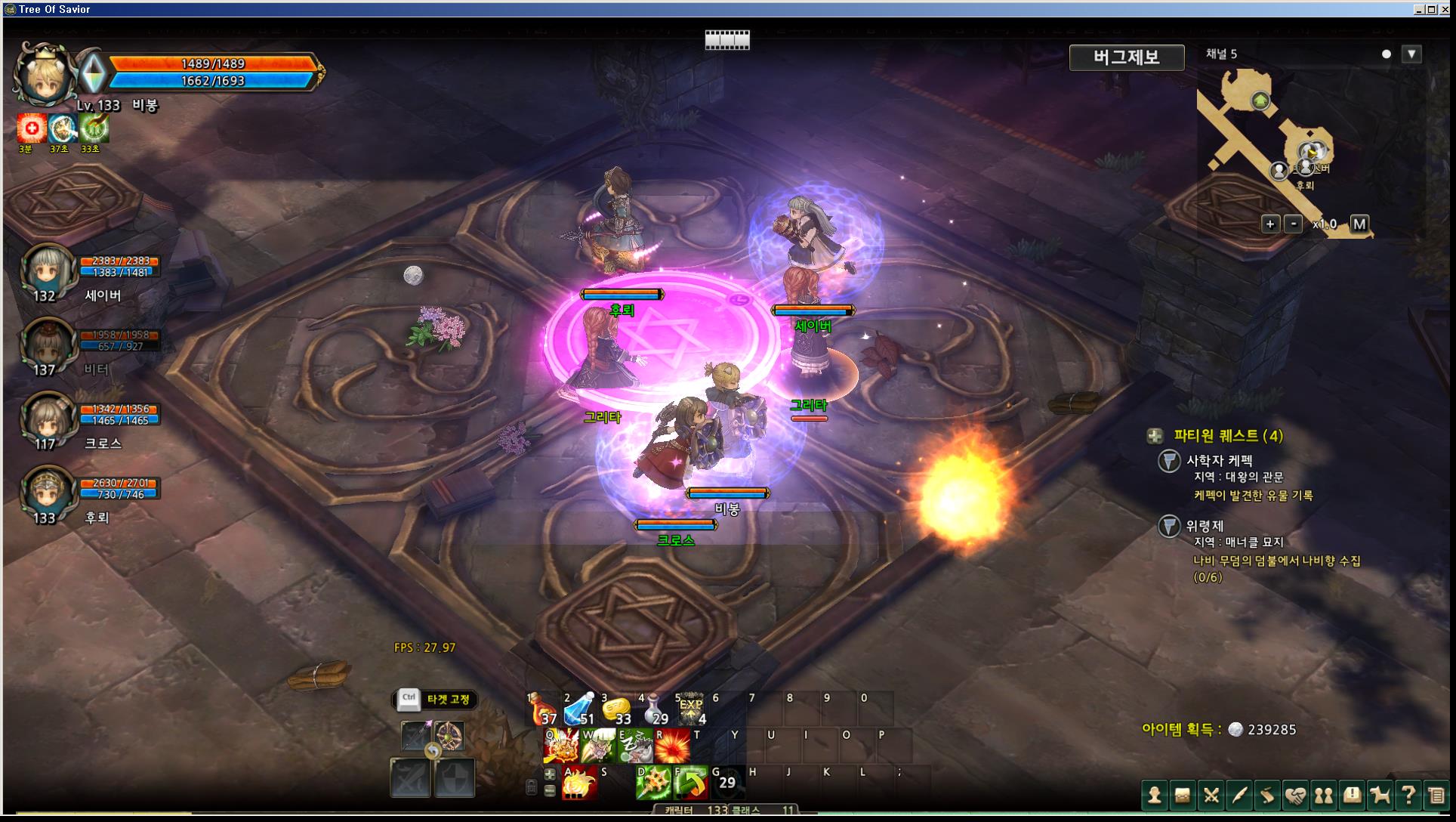The image size is (1456, 822).
Task: Activate the sleeping creature skill on E
Action: (x=635, y=746)
